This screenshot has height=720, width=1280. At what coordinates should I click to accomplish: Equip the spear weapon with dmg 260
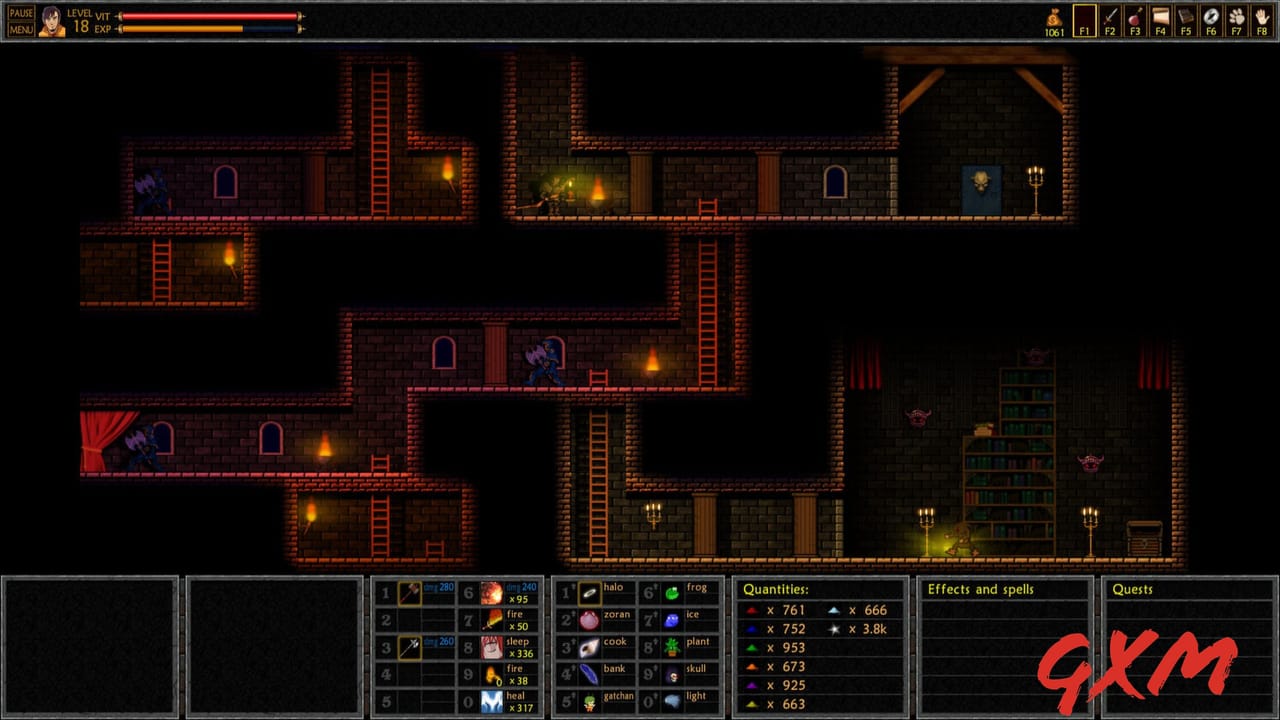point(410,648)
